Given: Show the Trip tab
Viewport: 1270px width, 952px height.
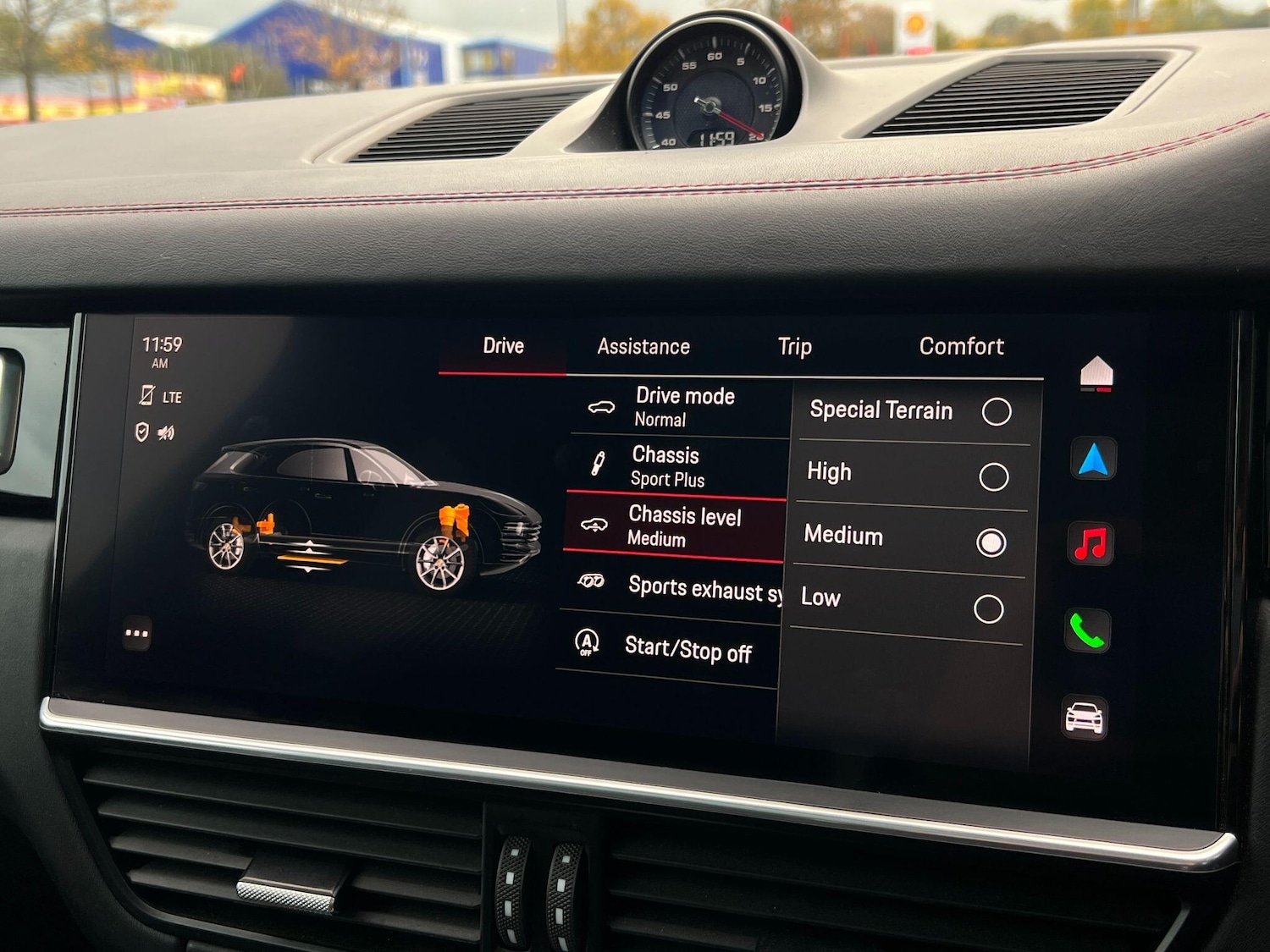Looking at the screenshot, I should pos(794,347).
